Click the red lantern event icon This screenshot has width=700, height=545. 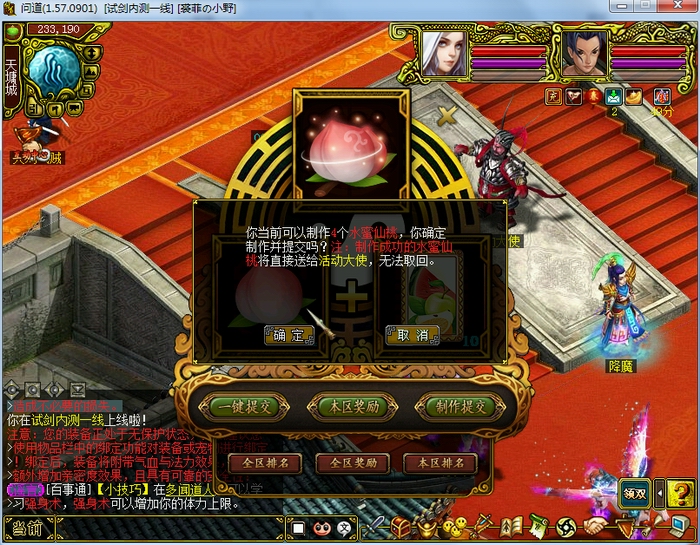point(593,96)
